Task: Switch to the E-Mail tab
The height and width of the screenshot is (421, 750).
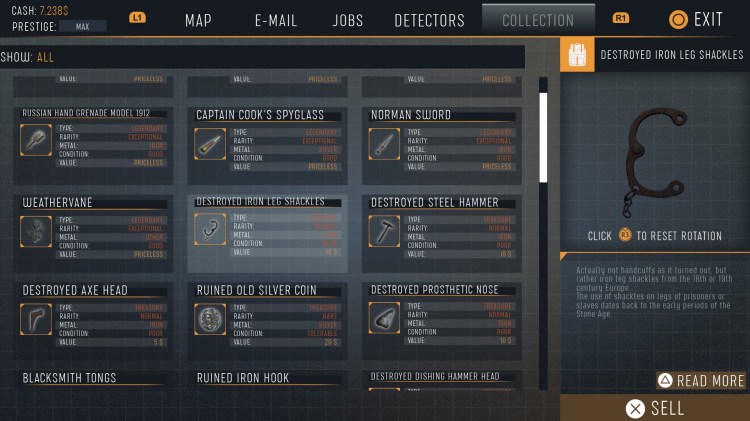Action: click(x=276, y=20)
